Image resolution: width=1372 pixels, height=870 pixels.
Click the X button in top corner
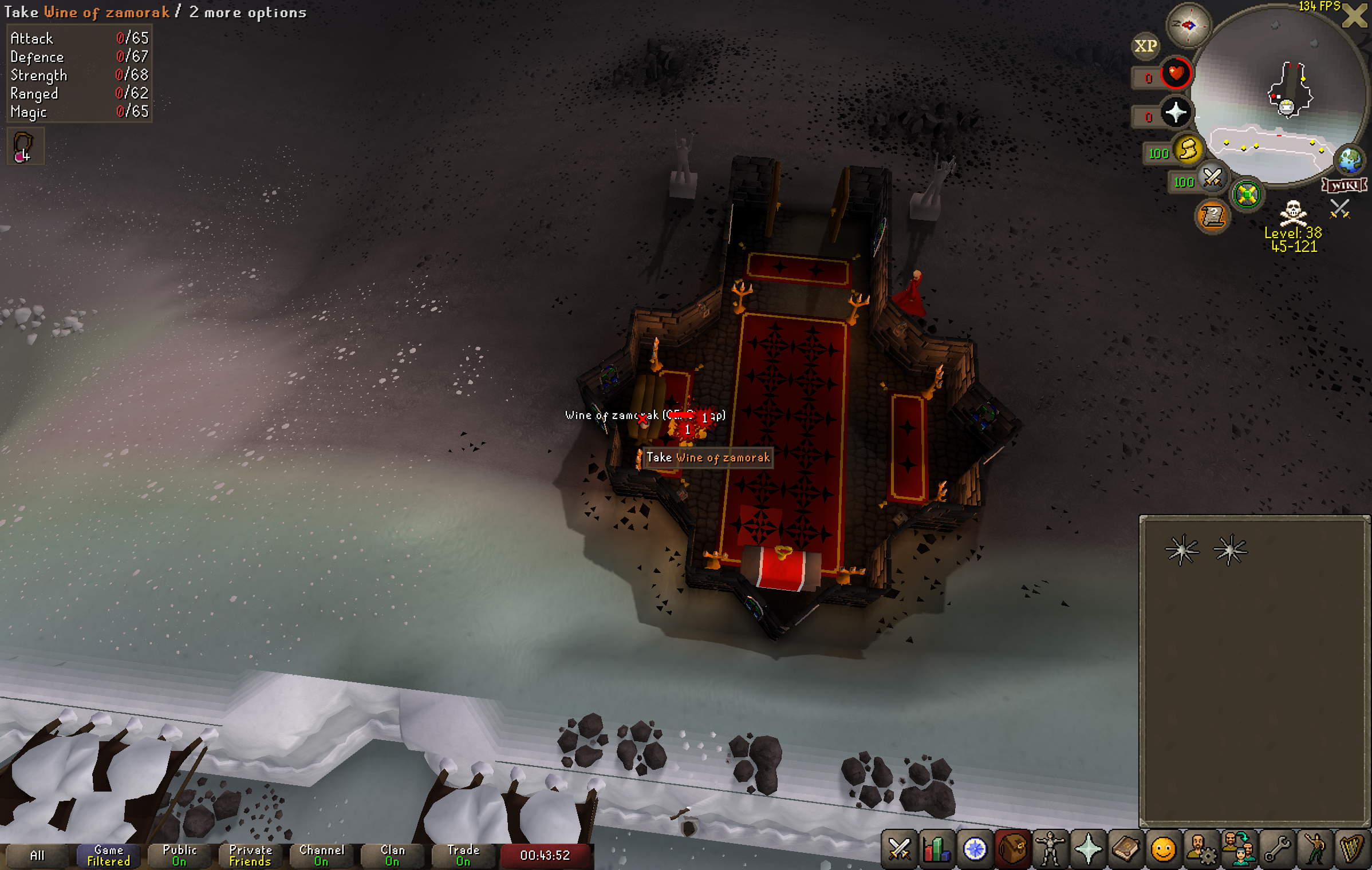tap(1355, 16)
